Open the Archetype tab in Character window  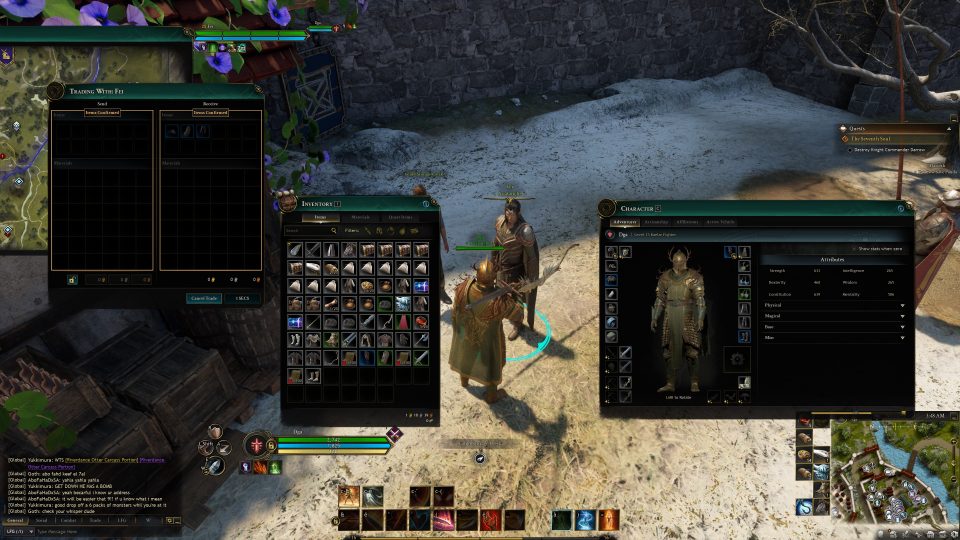tap(656, 222)
